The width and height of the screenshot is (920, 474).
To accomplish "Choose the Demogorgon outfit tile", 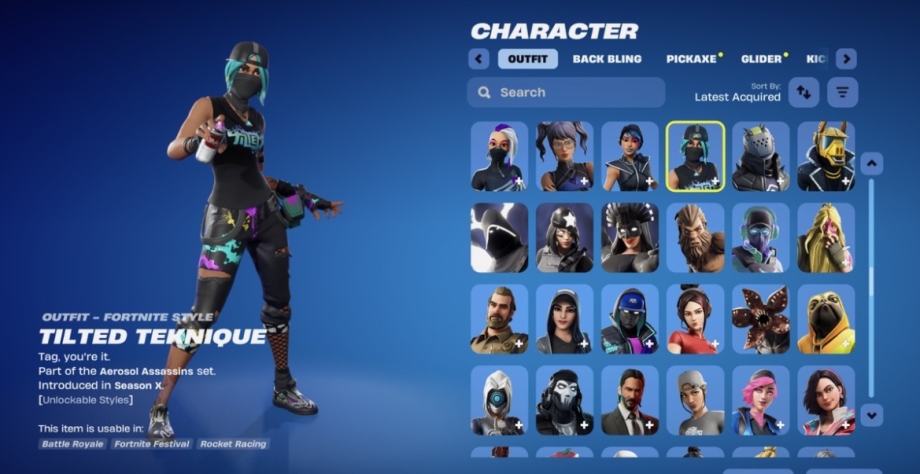I will [760, 319].
